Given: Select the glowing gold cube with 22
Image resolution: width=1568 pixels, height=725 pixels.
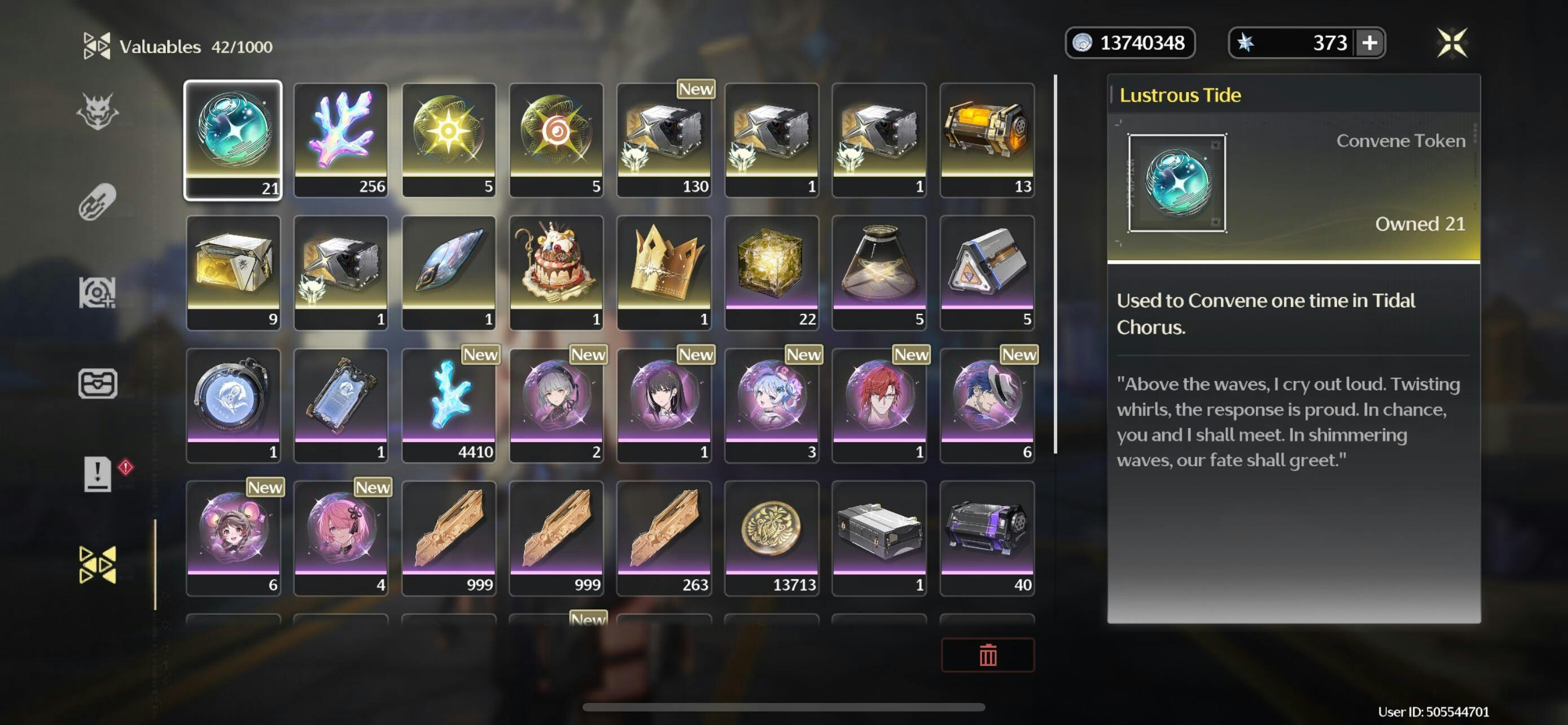Looking at the screenshot, I should click(771, 272).
